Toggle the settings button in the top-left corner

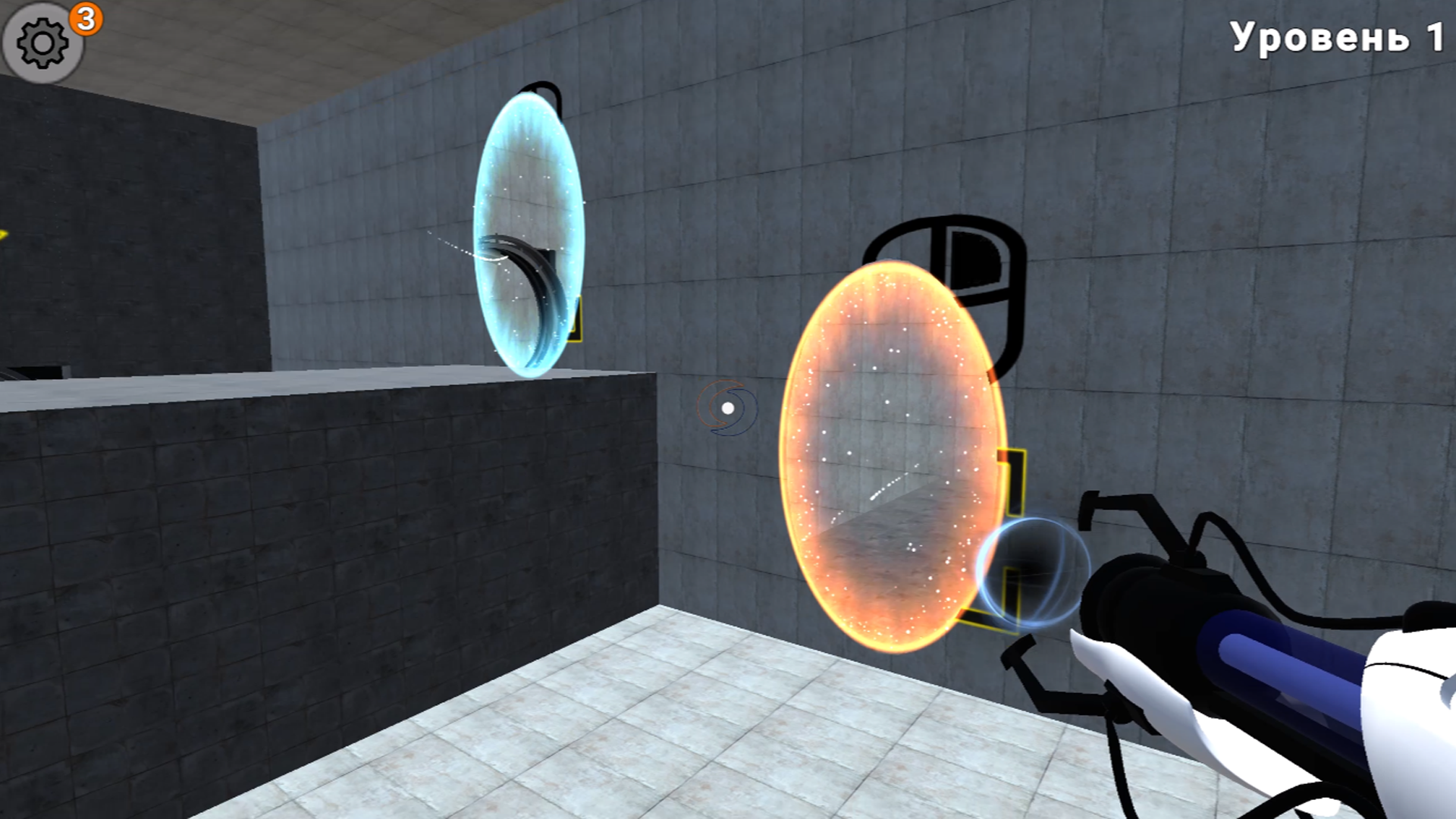coord(42,42)
